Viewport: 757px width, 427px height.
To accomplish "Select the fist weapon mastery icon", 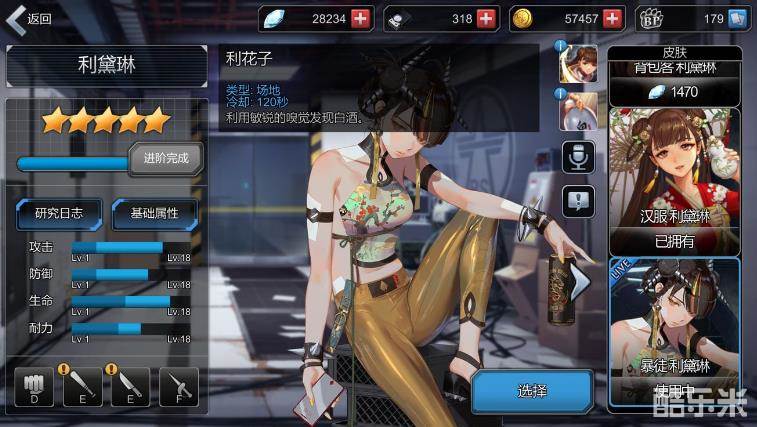I will point(35,385).
